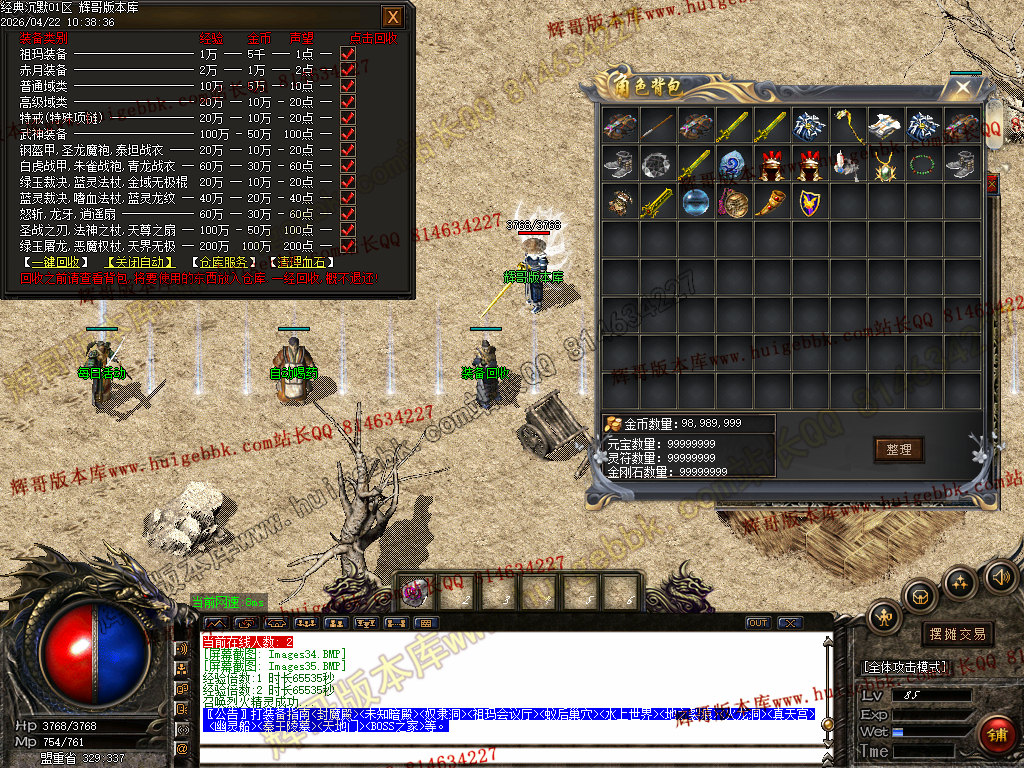1024x768 pixels.
Task: Uncheck the 赤月装备 recycle checkbox
Action: 348,71
